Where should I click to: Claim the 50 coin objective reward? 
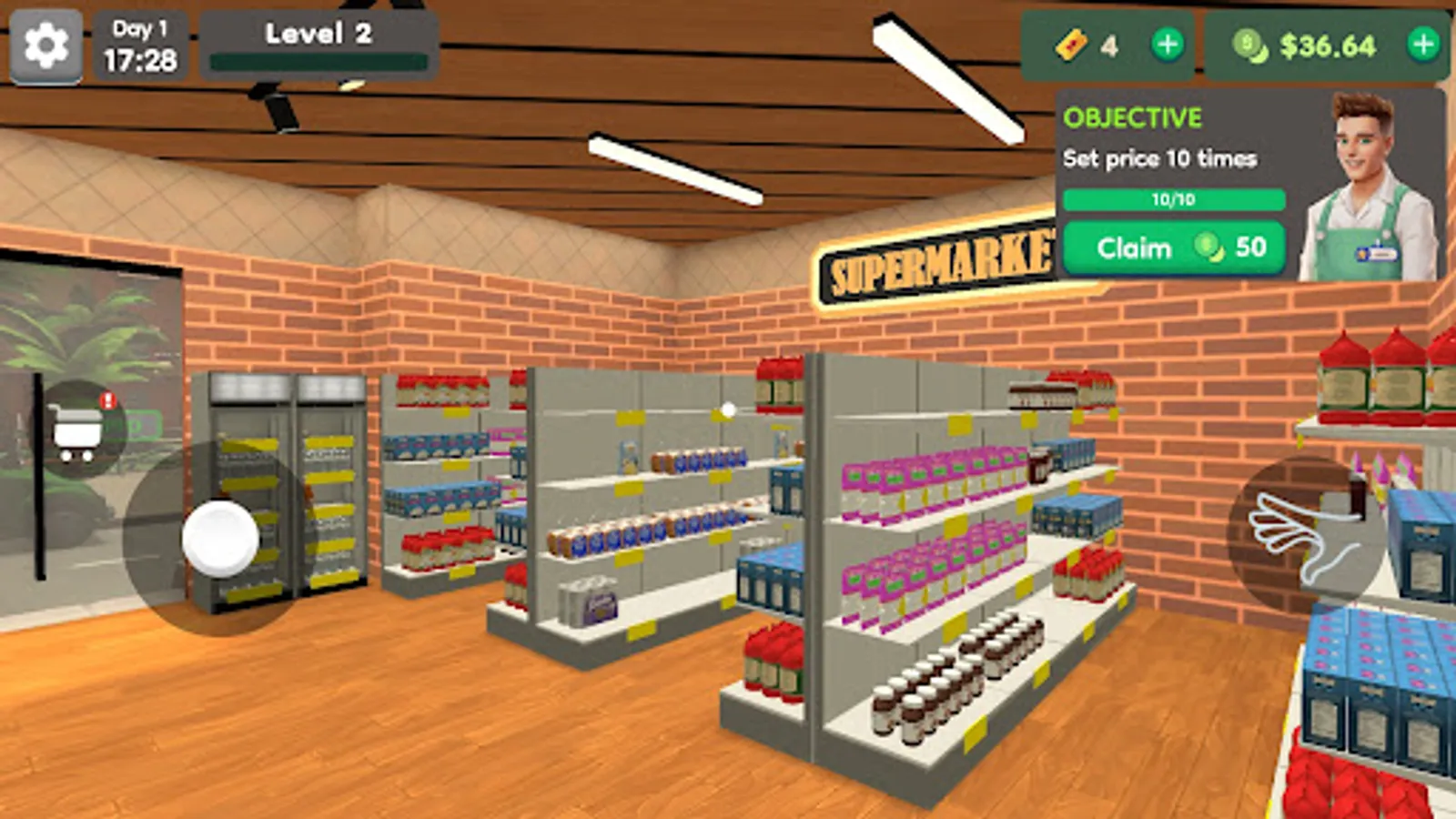coord(1173,248)
